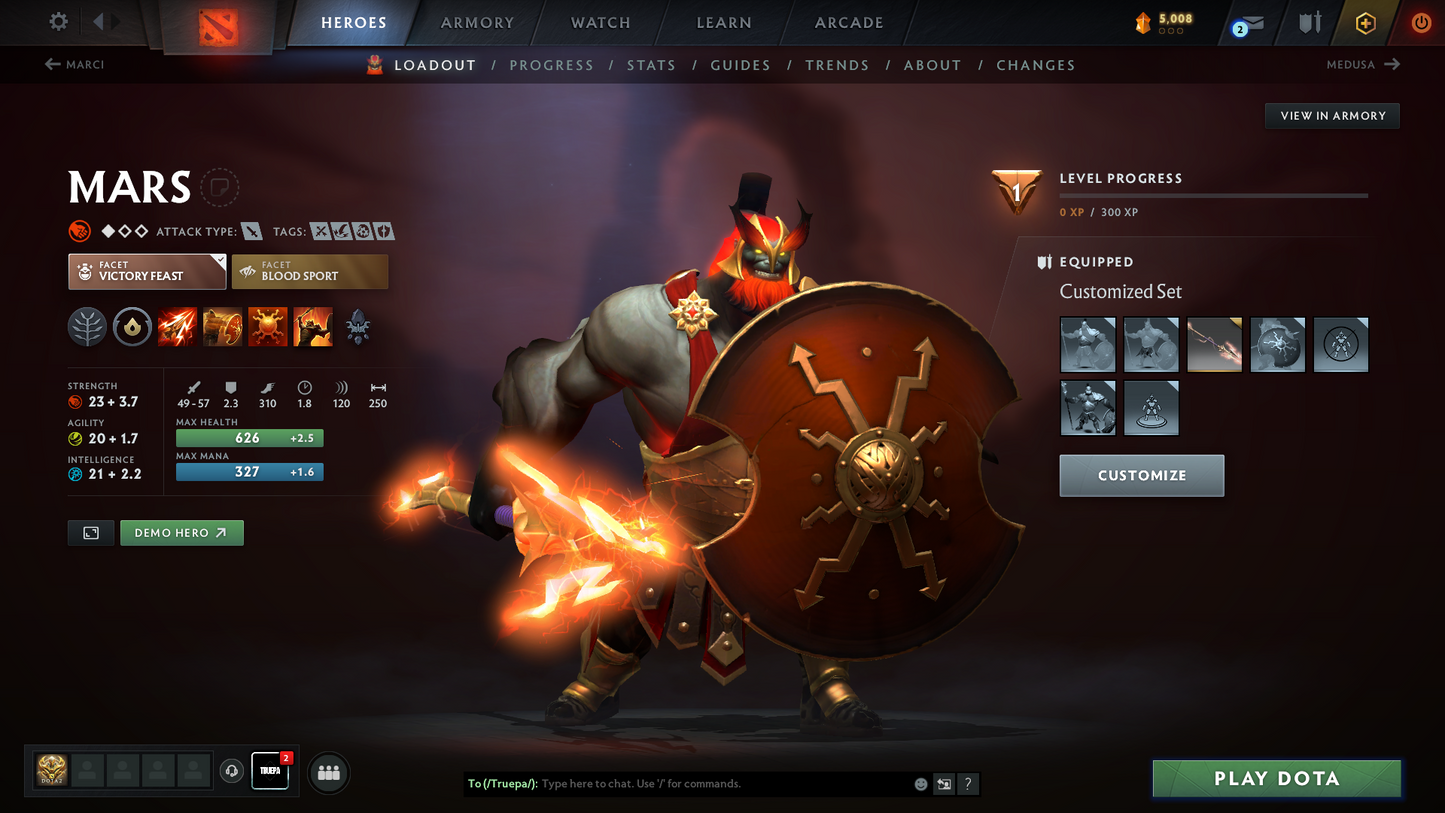1445x813 pixels.
Task: Select the equipped spear weapon slot
Action: pos(1214,345)
